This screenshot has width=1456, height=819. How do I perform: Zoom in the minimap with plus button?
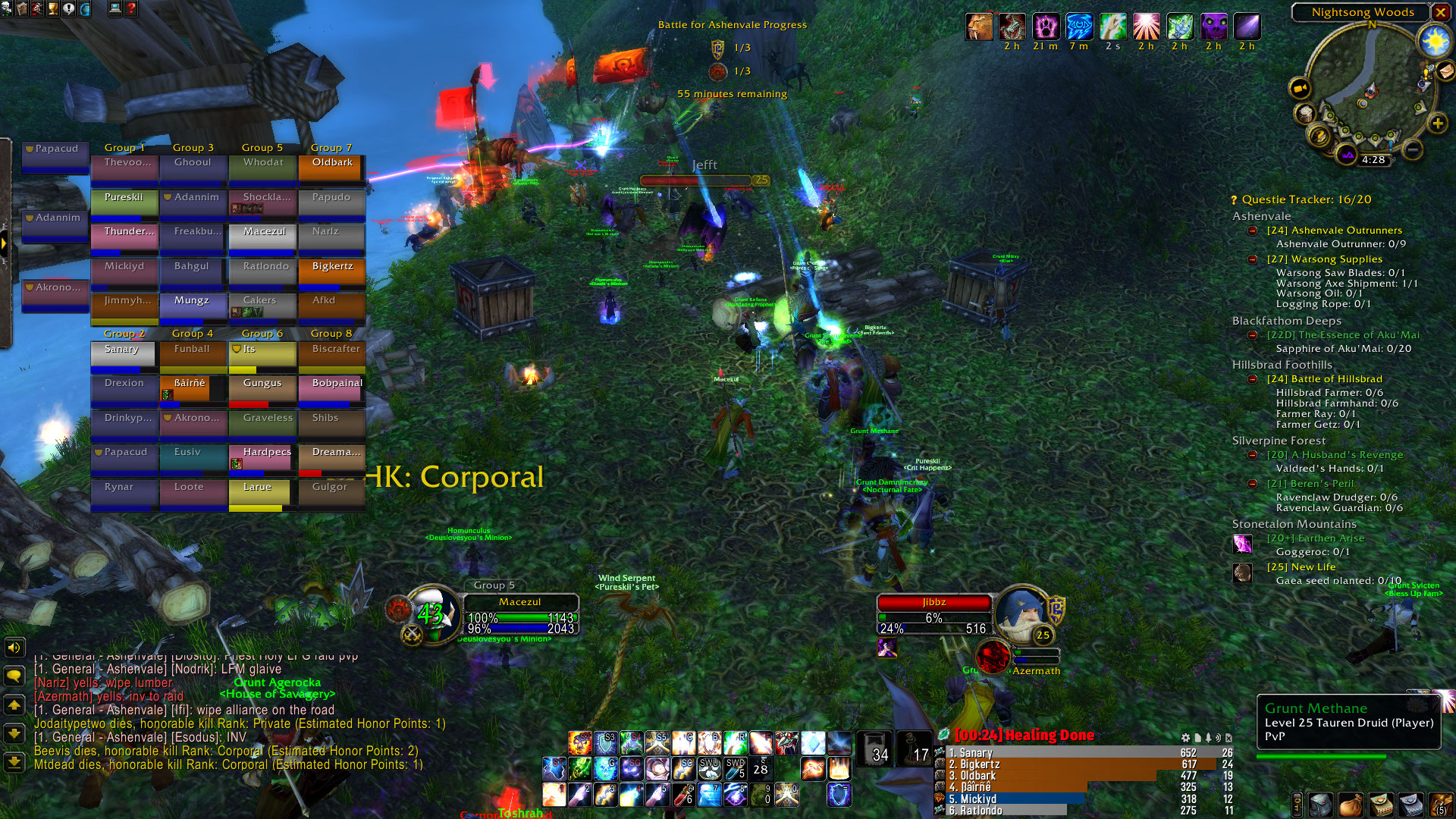point(1437,124)
